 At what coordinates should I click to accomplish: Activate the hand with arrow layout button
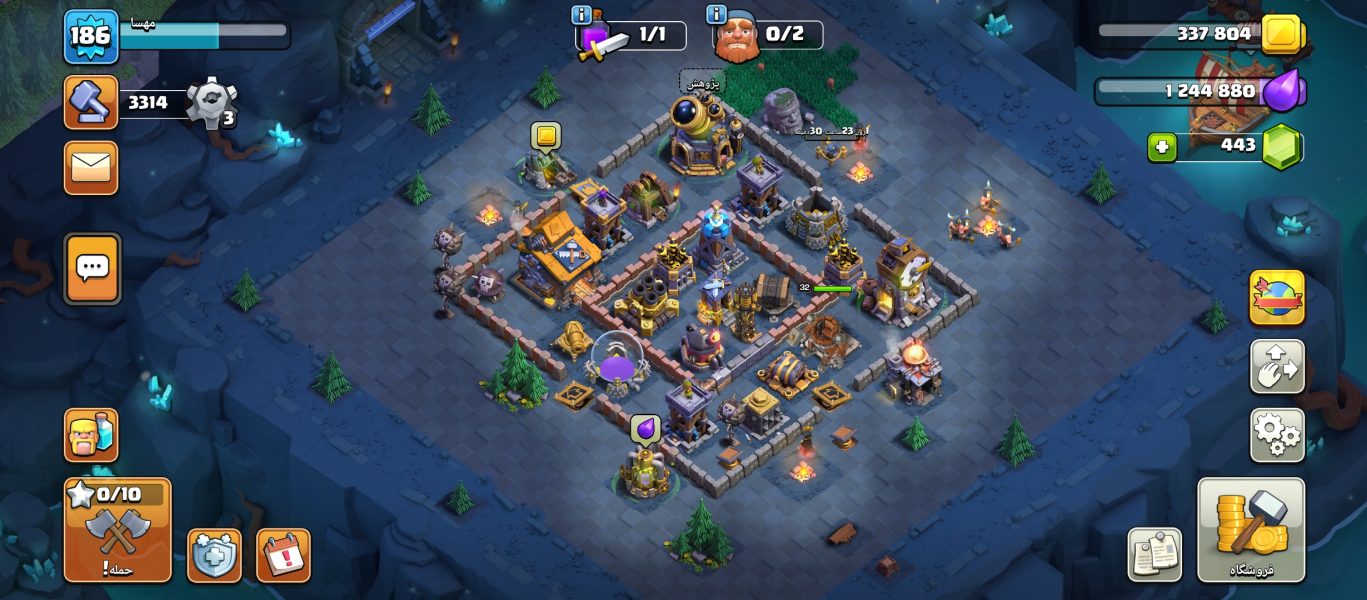point(1277,366)
